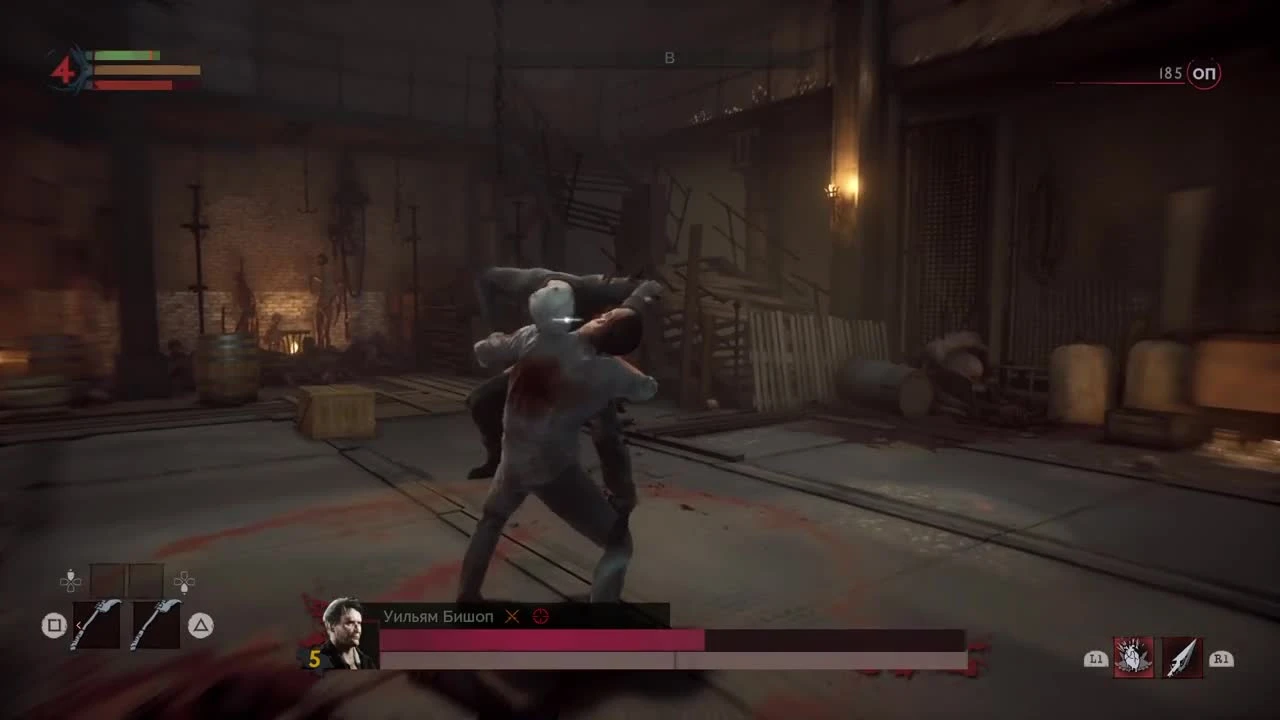The height and width of the screenshot is (720, 1280).
Task: Click the orange X mark beside the boss name
Action: tap(511, 618)
